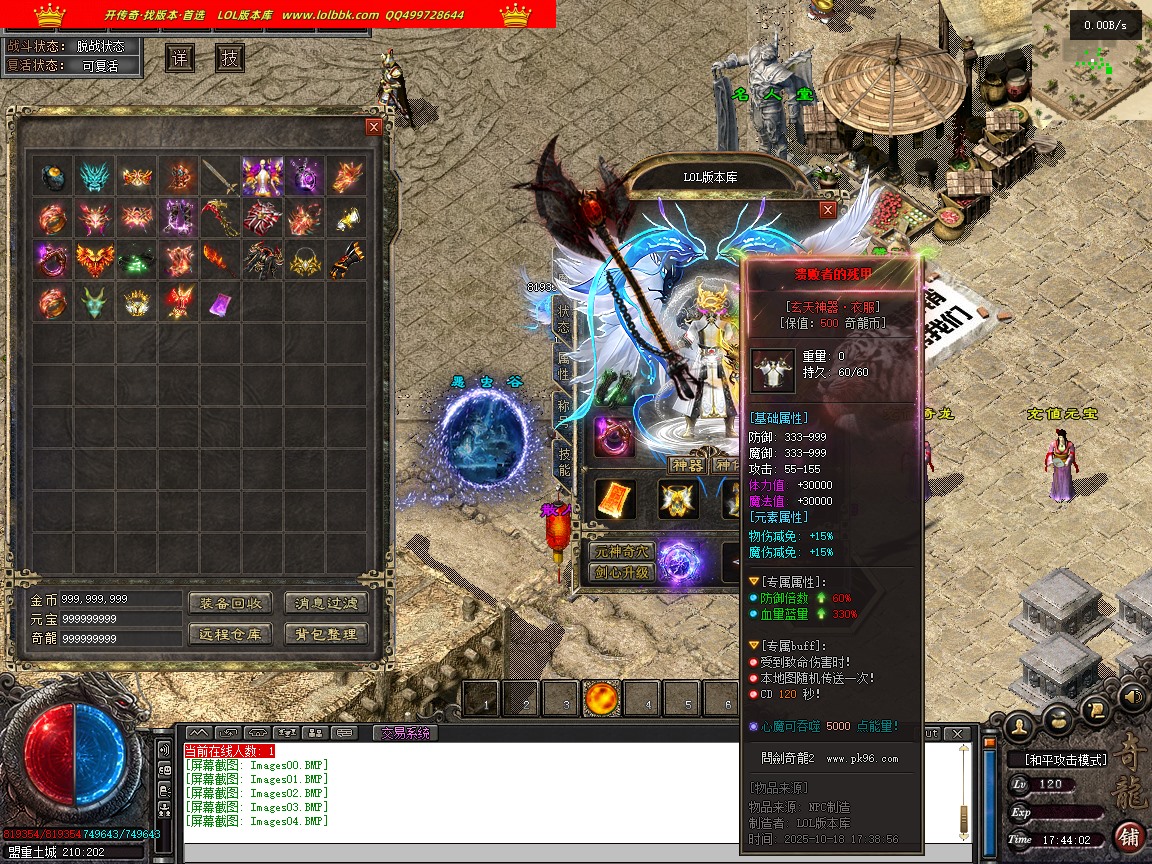This screenshot has width=1152, height=864.
Task: Open the 铺 shop button
Action: [1130, 836]
